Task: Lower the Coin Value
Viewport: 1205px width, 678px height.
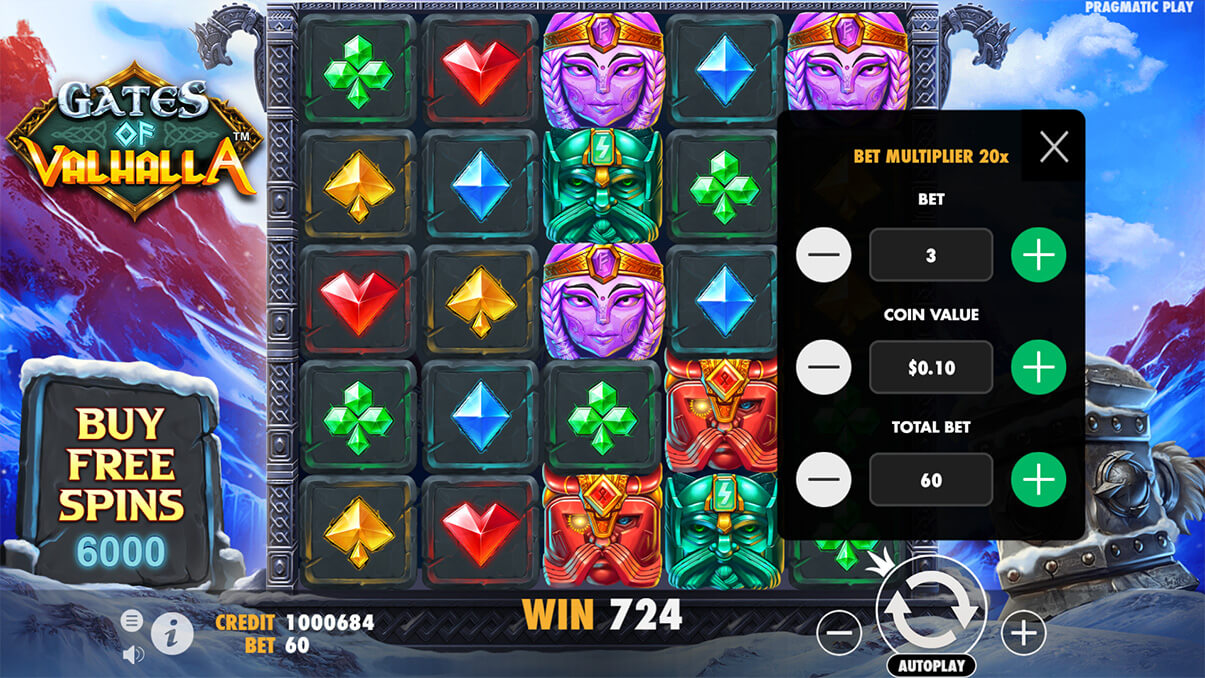Action: click(823, 368)
